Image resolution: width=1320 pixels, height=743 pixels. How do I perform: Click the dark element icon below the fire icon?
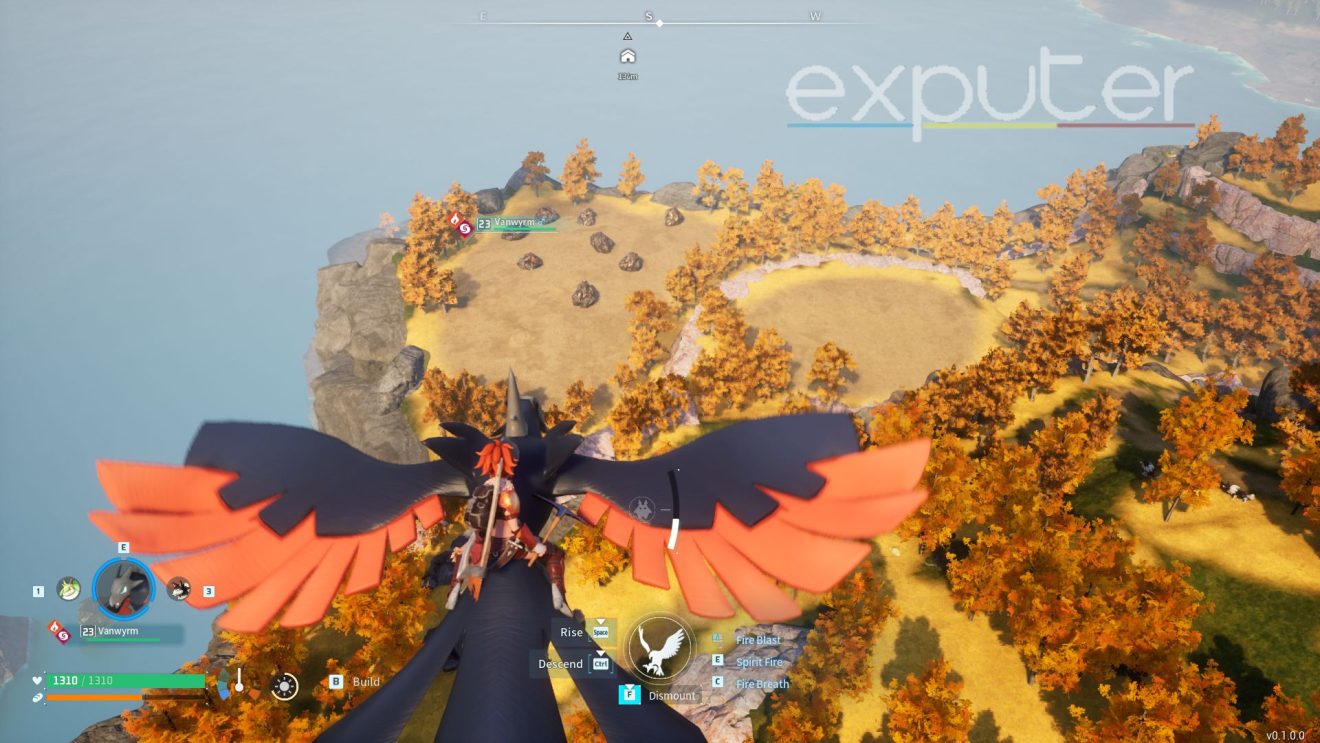click(64, 635)
